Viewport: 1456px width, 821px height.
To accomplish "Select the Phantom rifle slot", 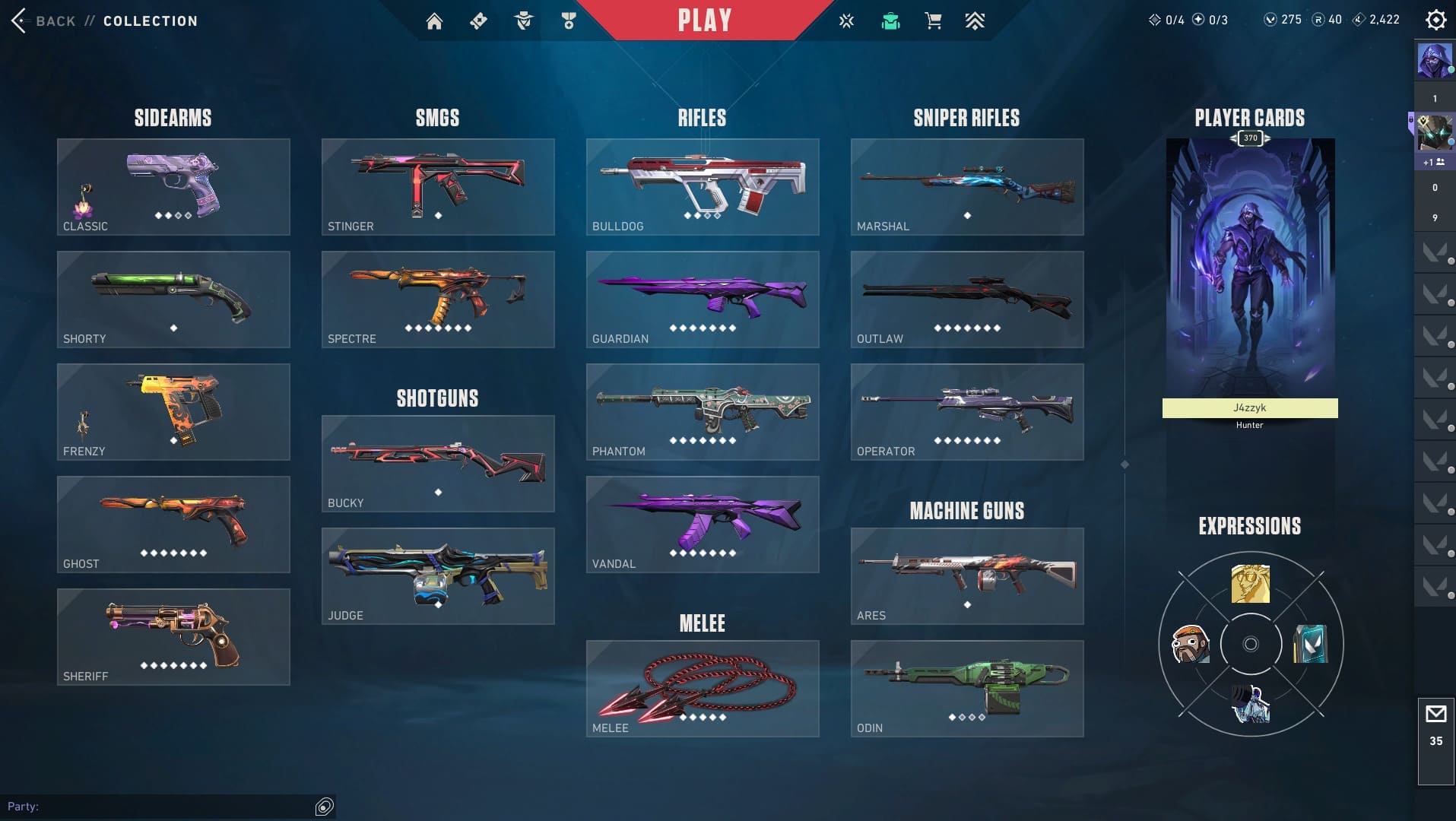I will click(703, 412).
